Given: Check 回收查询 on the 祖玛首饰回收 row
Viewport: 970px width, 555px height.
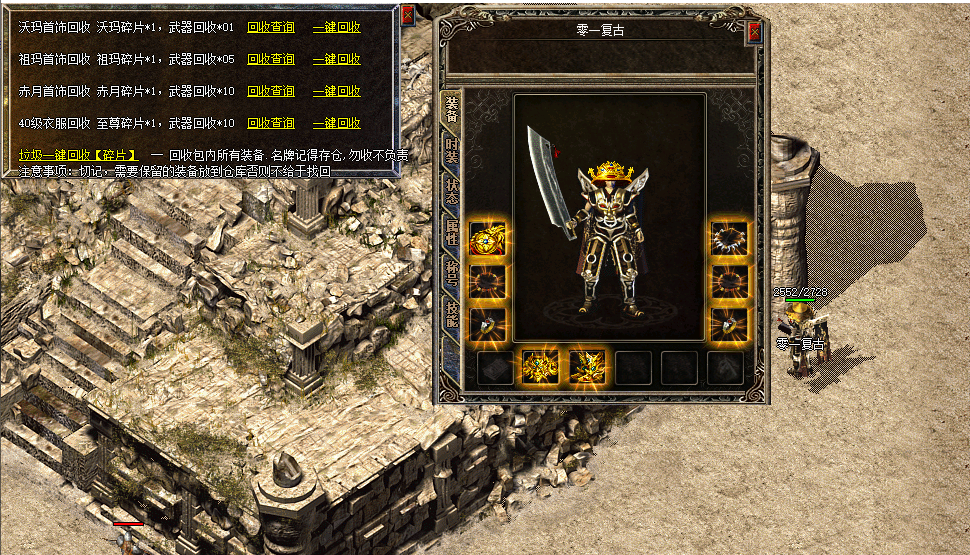Looking at the screenshot, I should [x=271, y=59].
